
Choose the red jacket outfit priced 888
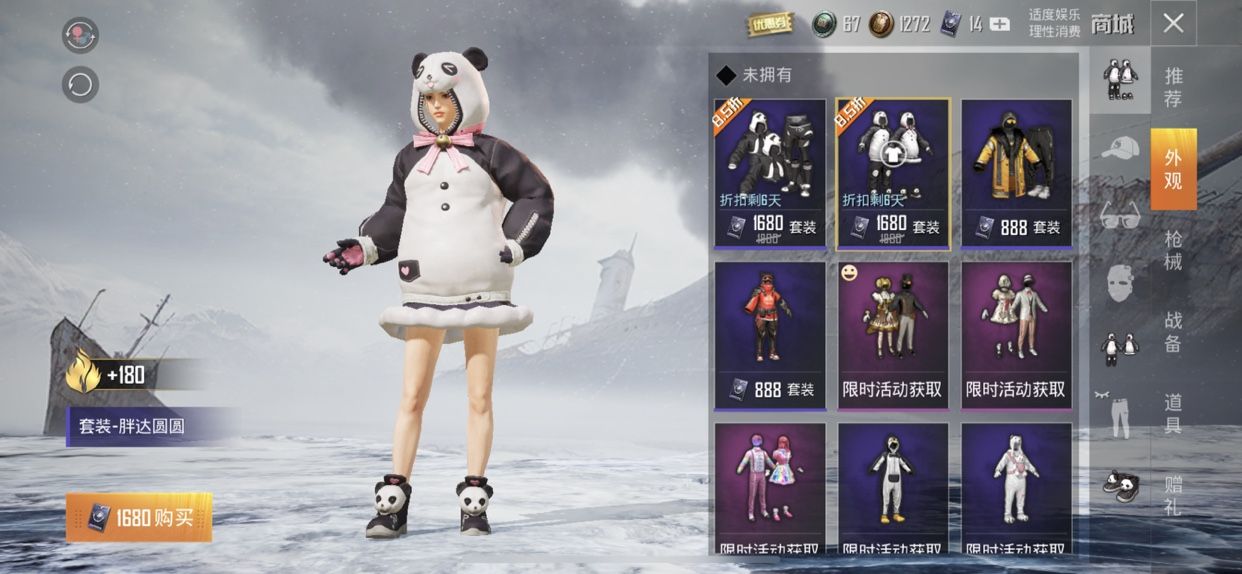770,335
